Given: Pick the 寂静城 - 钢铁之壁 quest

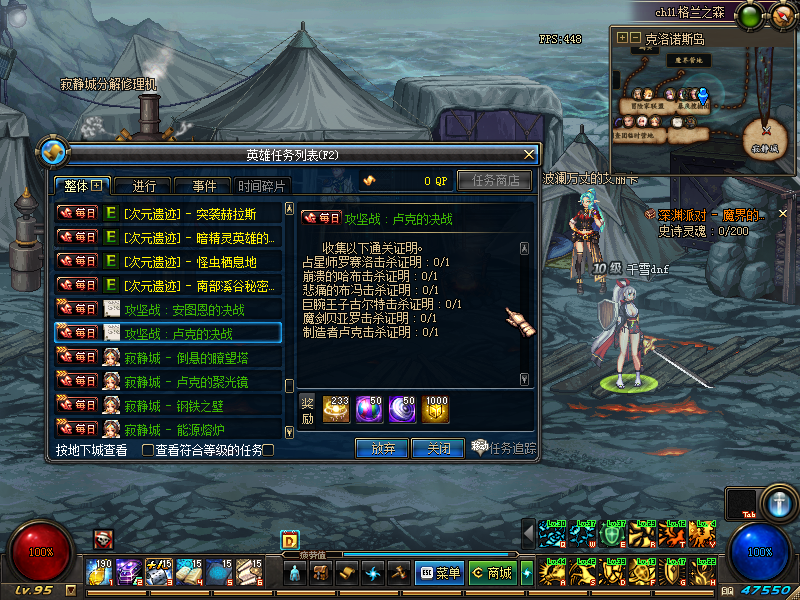Looking at the screenshot, I should pos(168,405).
